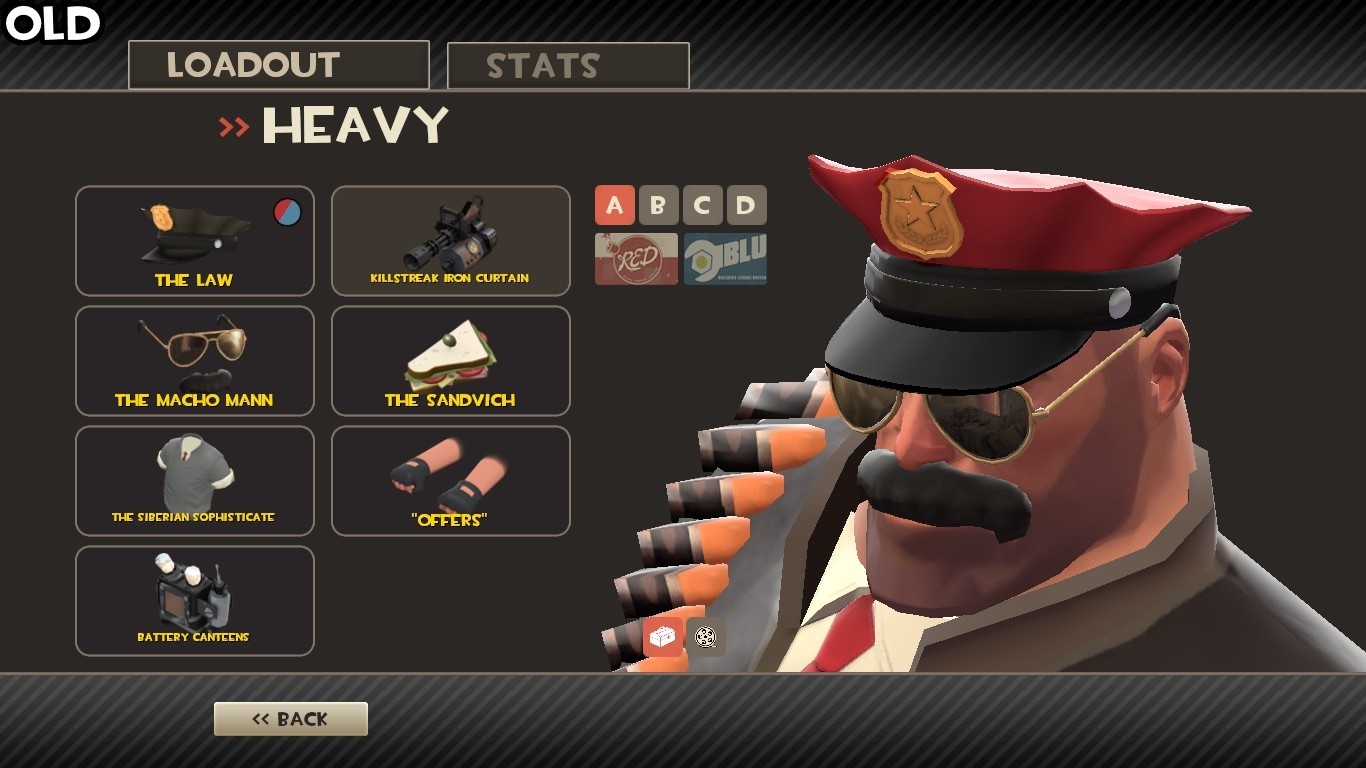Select The Law hat item slot
The image size is (1366, 768).
click(x=193, y=240)
